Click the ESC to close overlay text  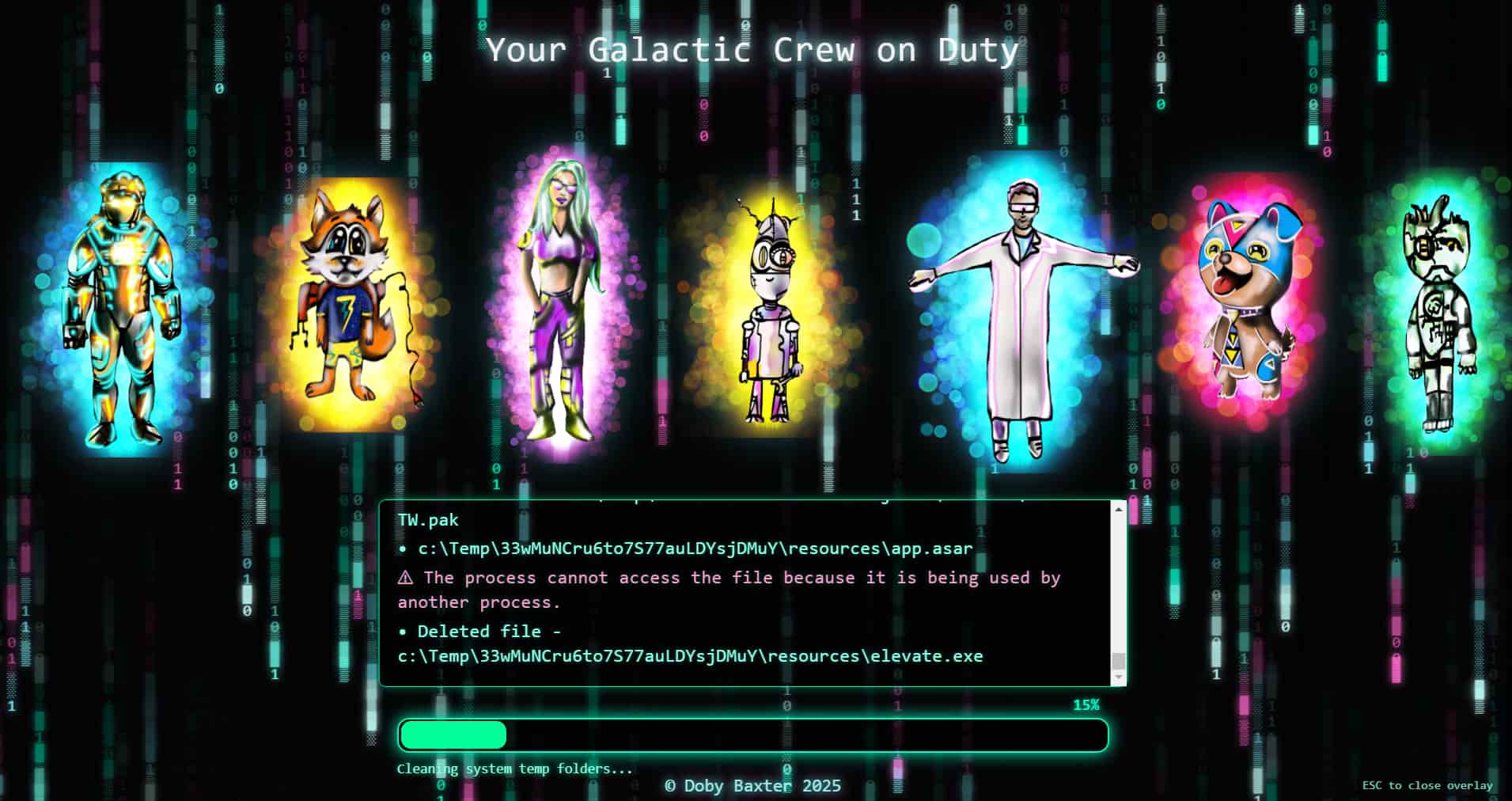coord(1423,785)
